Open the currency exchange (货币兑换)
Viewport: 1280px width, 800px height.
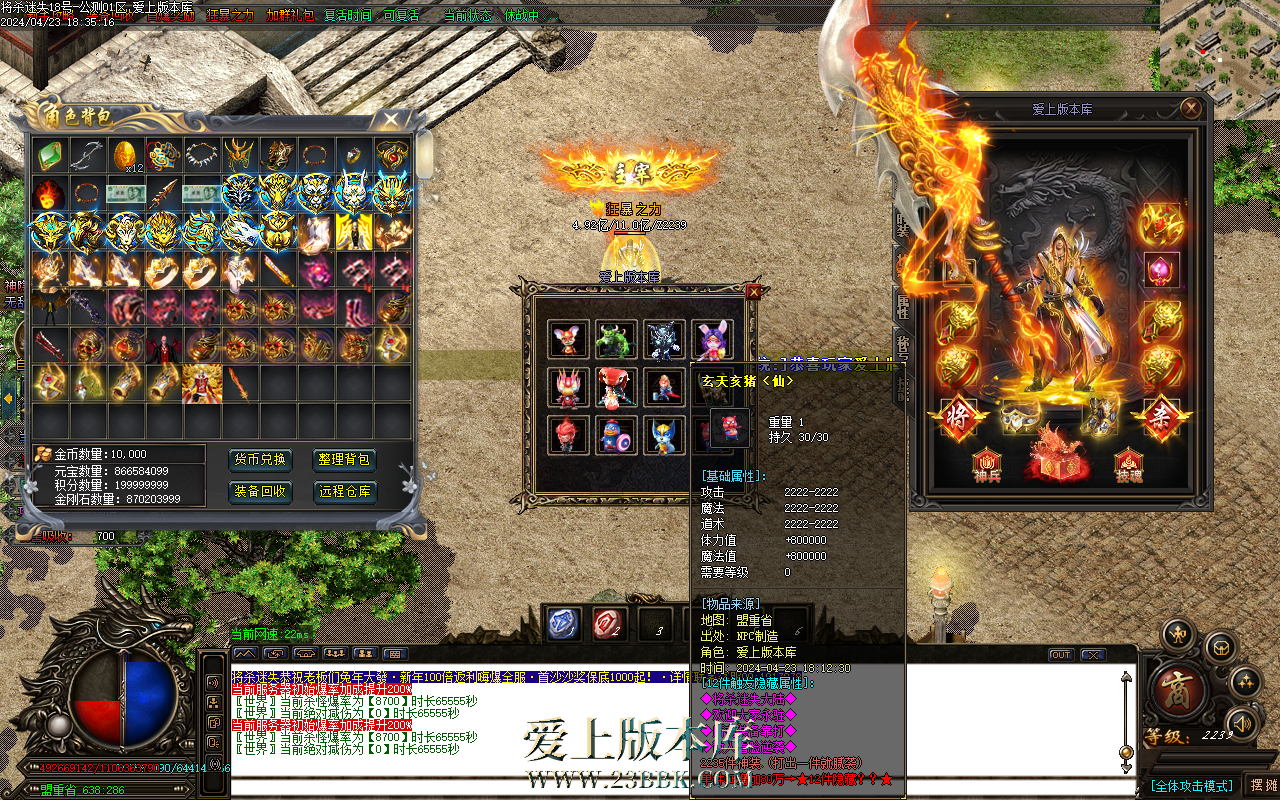260,460
